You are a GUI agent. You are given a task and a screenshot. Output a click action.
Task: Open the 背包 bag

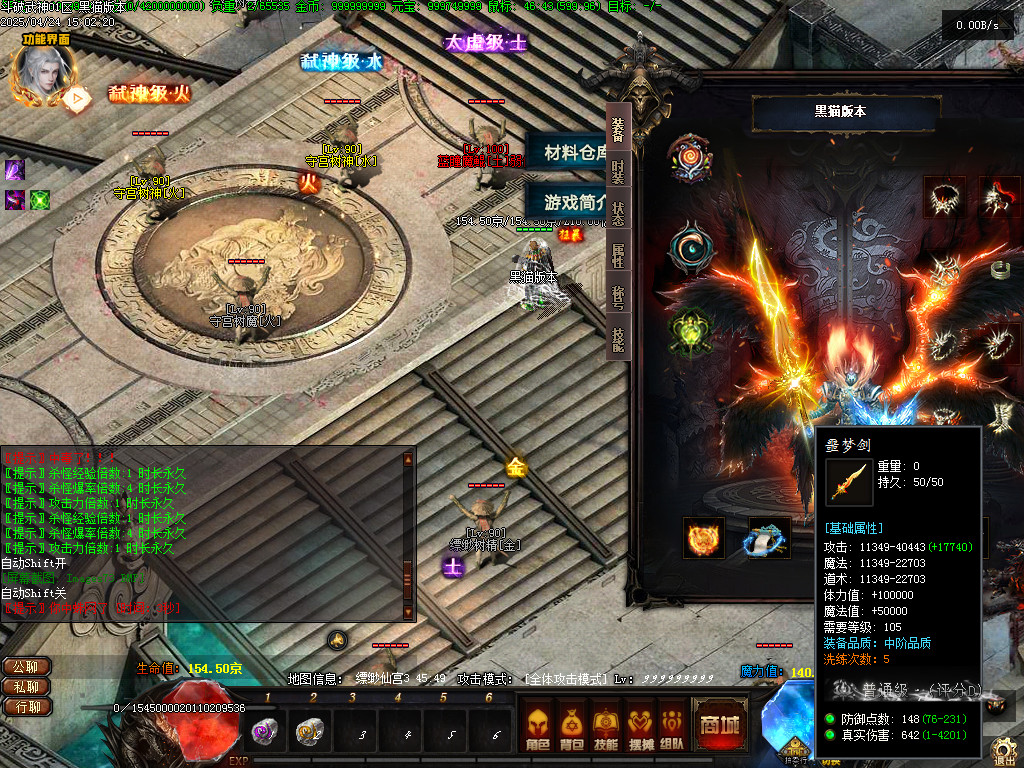pyautogui.click(x=572, y=724)
